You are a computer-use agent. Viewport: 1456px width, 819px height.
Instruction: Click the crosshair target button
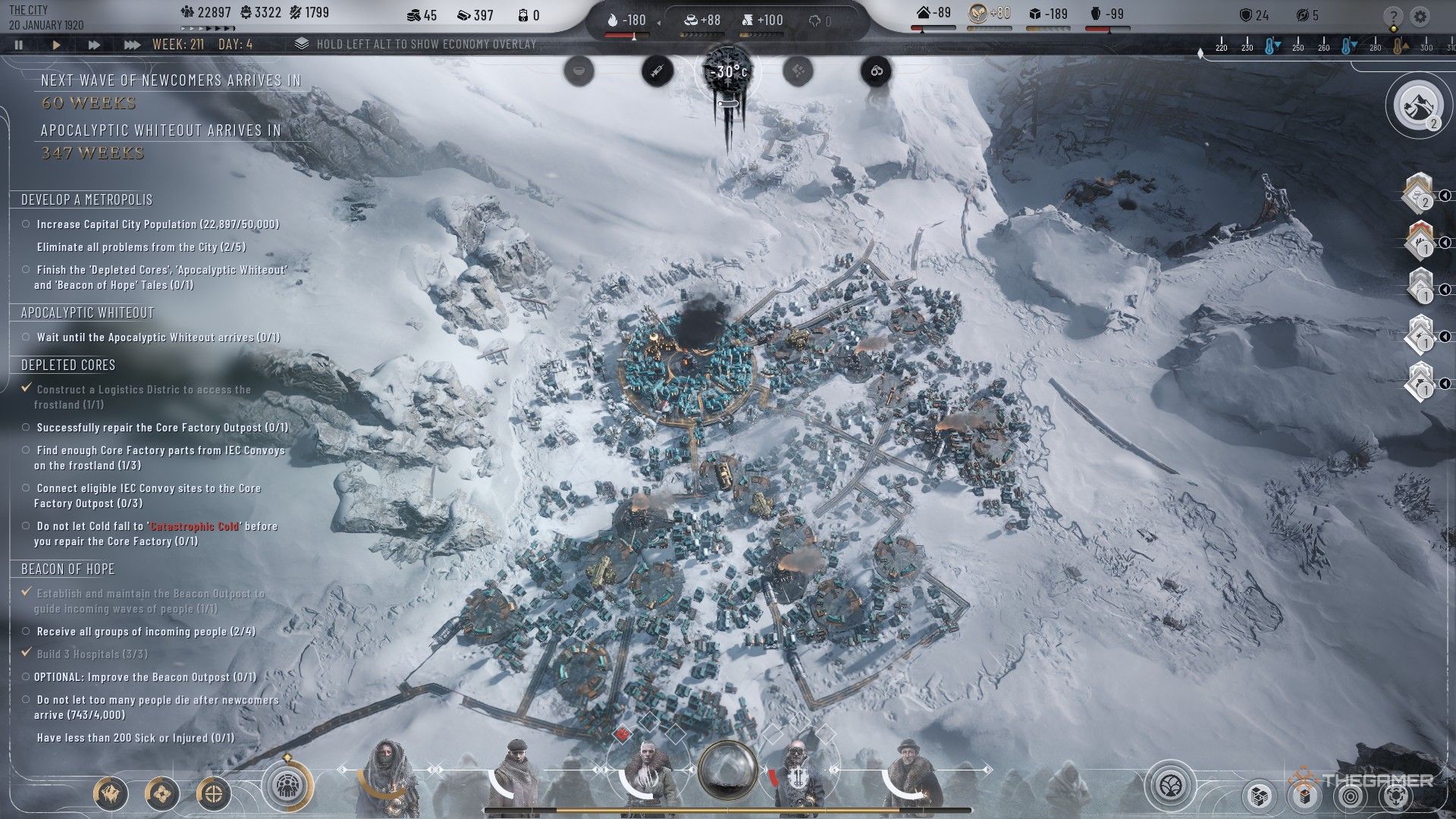coord(214,794)
